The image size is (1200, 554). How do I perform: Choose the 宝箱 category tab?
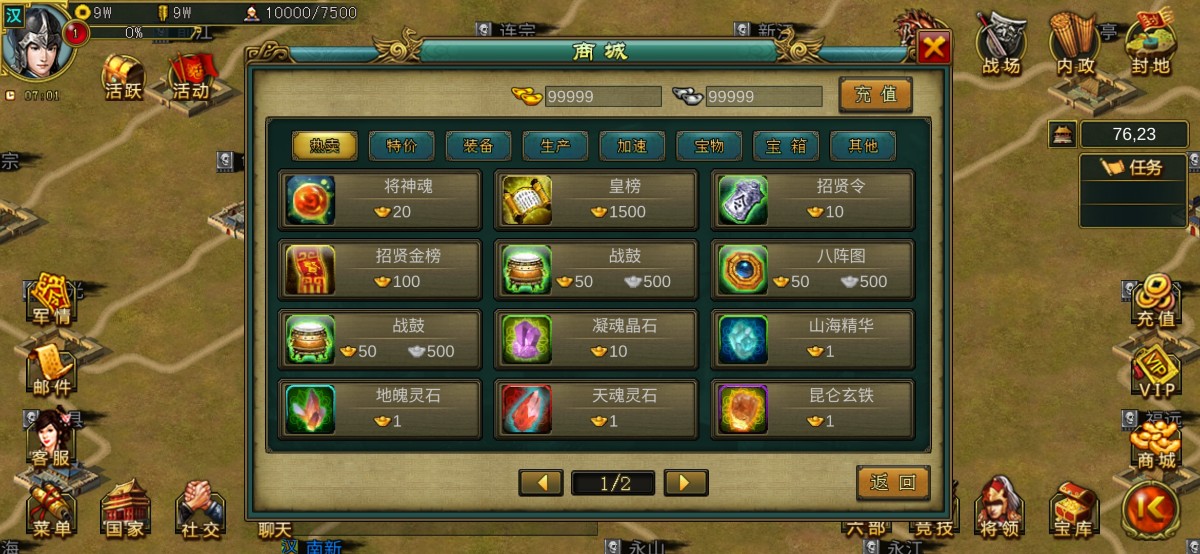click(x=786, y=146)
